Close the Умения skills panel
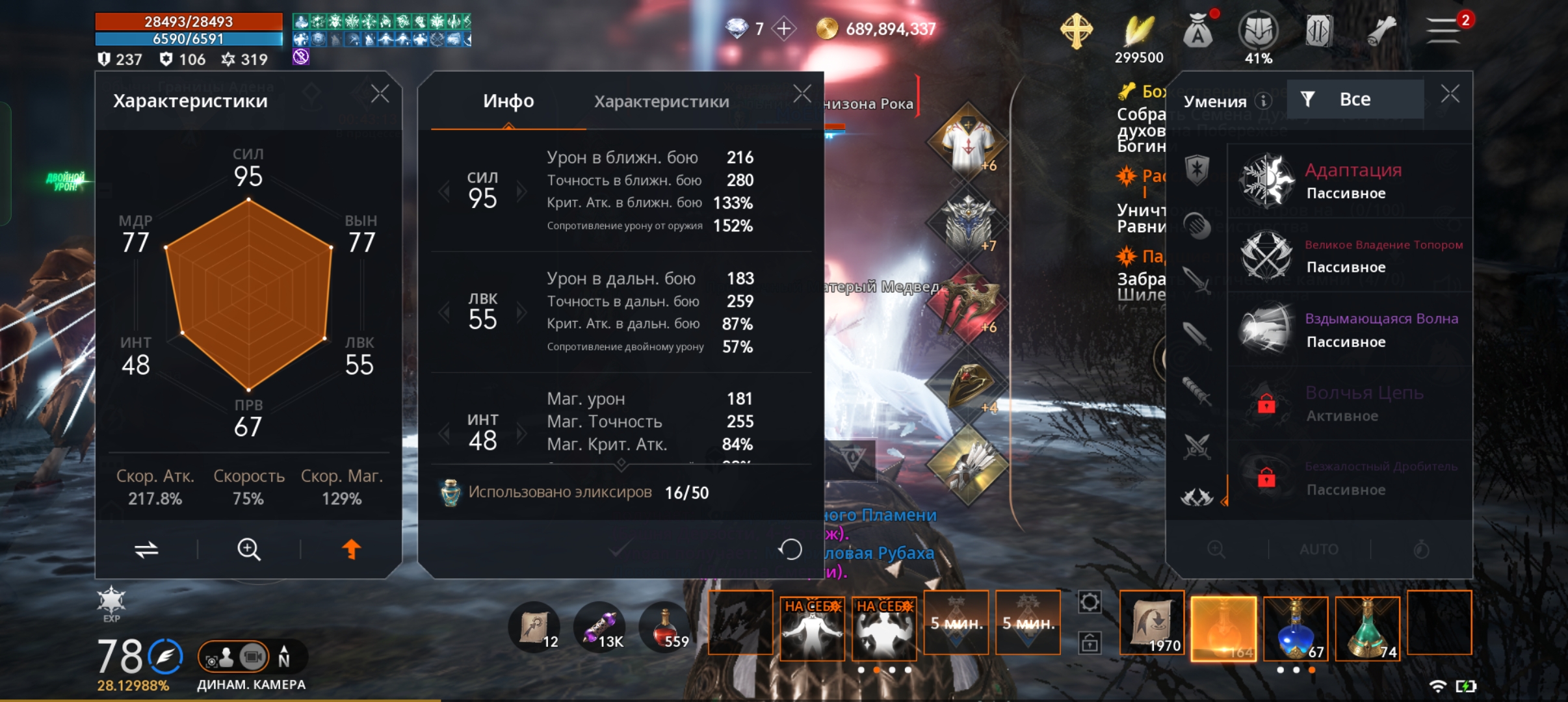Image resolution: width=1568 pixels, height=702 pixels. point(1450,94)
